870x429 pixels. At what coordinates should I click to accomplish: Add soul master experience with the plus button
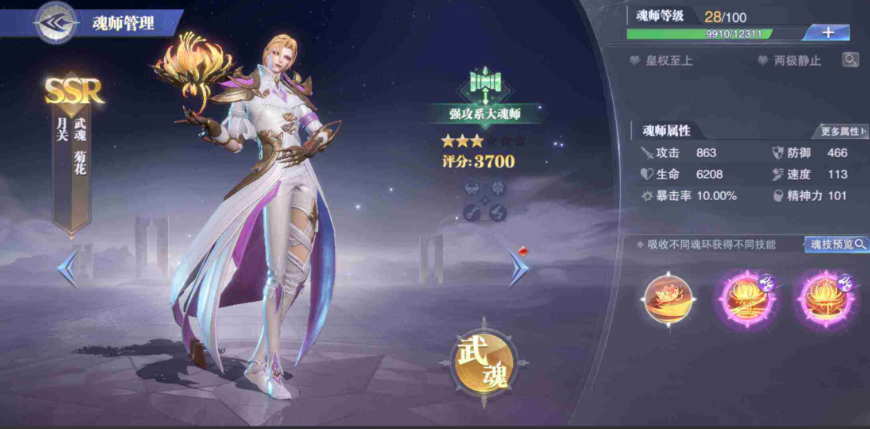pyautogui.click(x=827, y=32)
